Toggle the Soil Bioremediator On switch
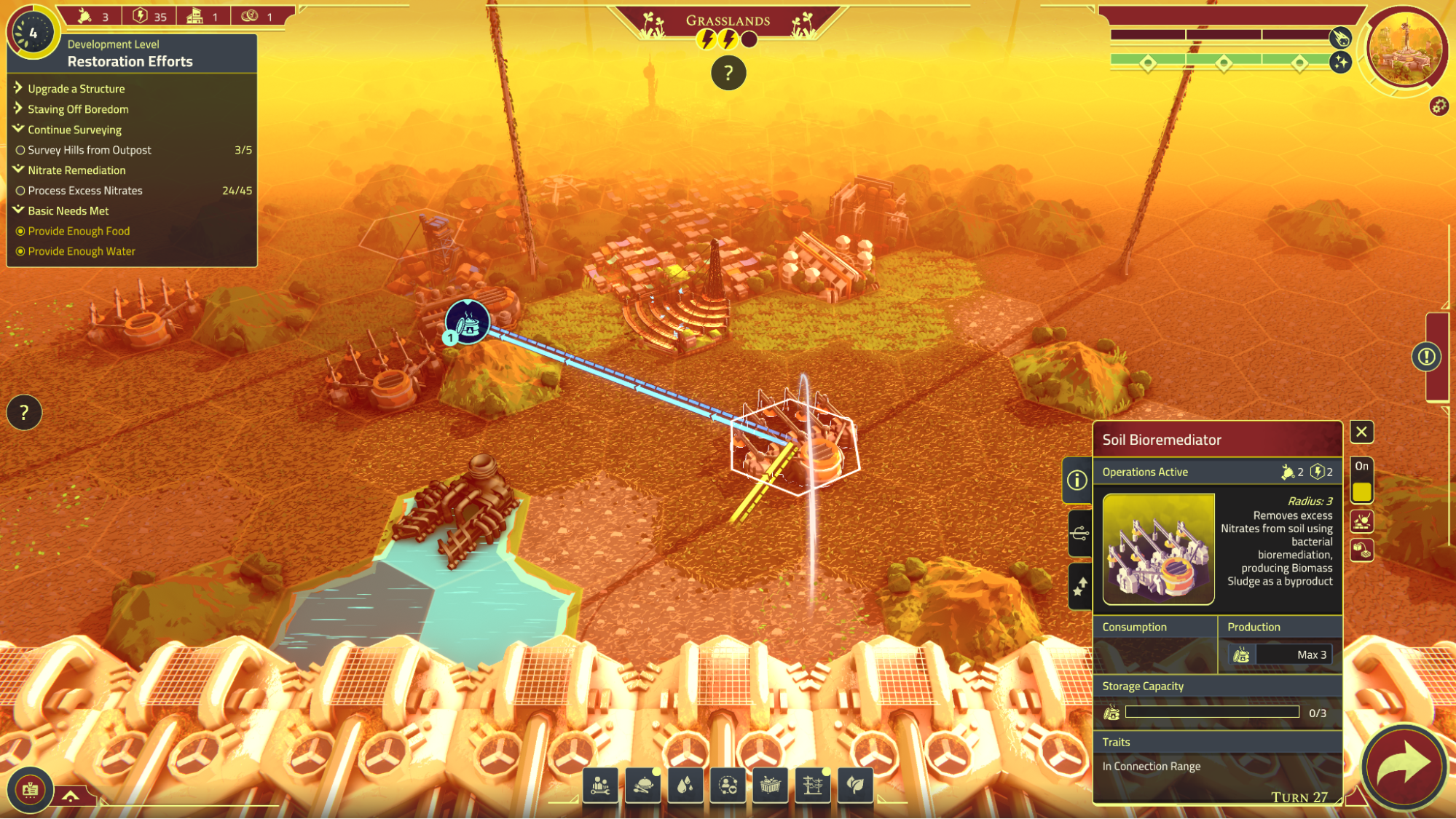1456x819 pixels. (x=1361, y=492)
